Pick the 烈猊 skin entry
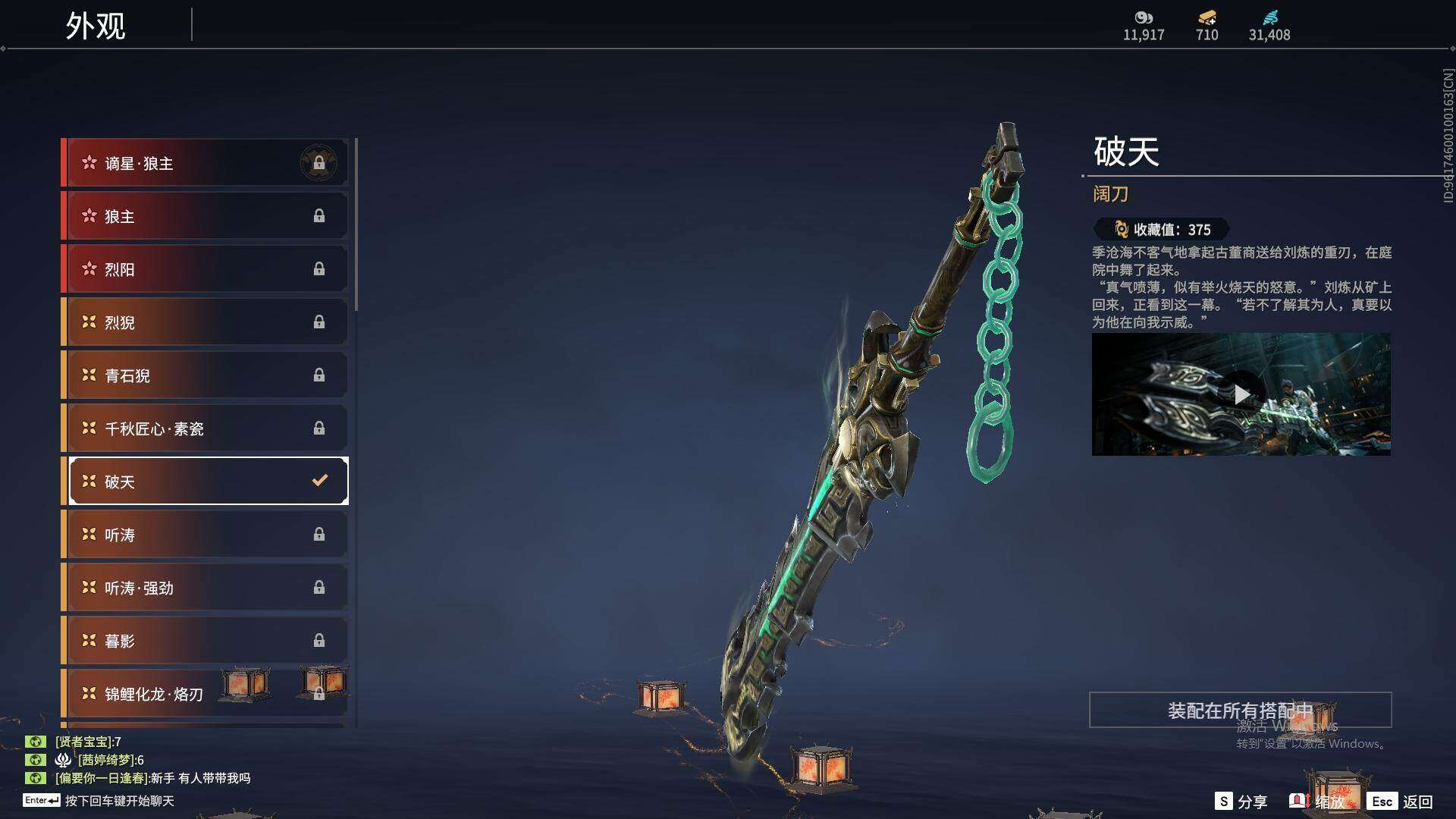Viewport: 1456px width, 819px height. [x=206, y=322]
